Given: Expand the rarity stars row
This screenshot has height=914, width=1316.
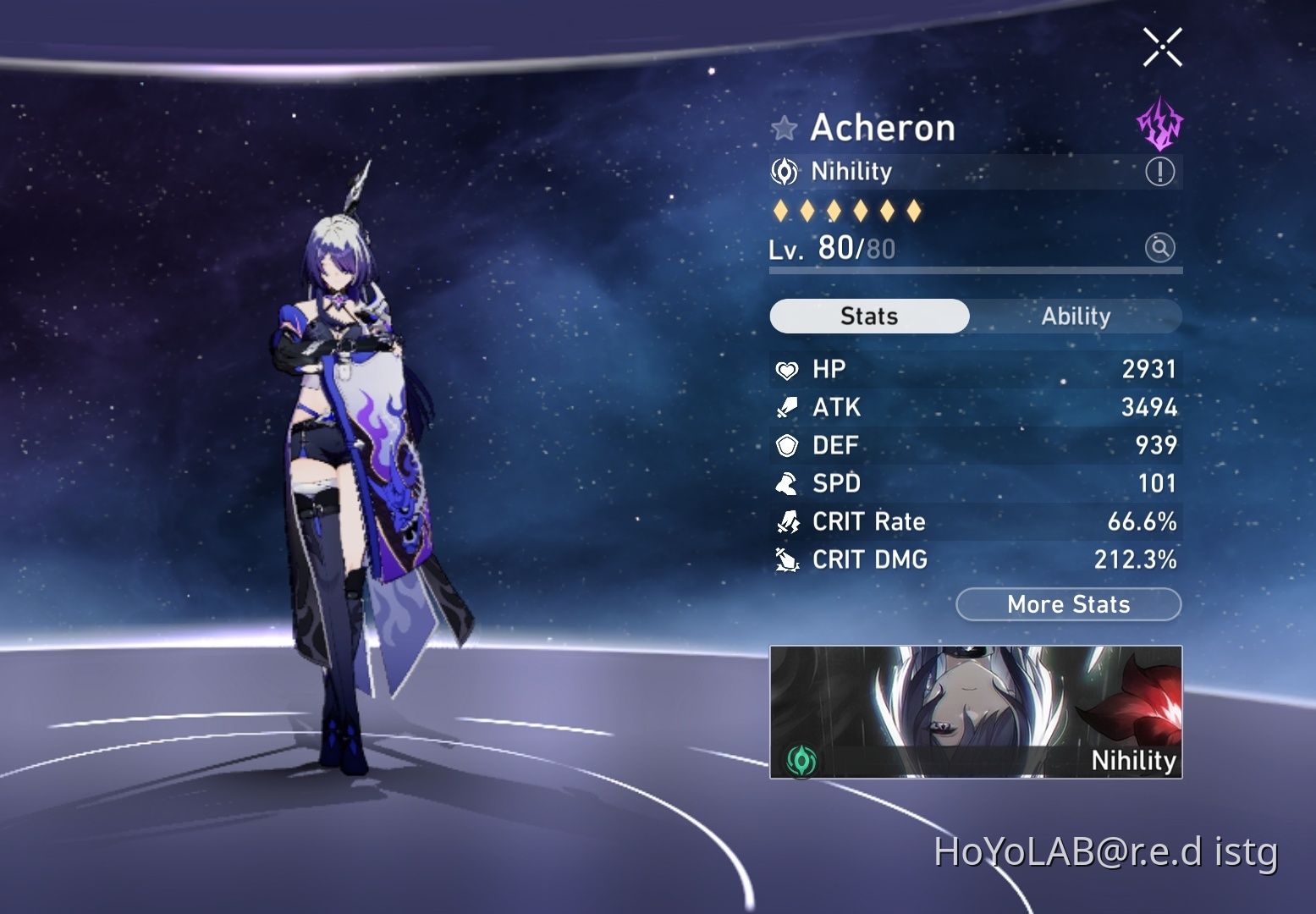Looking at the screenshot, I should tap(846, 211).
